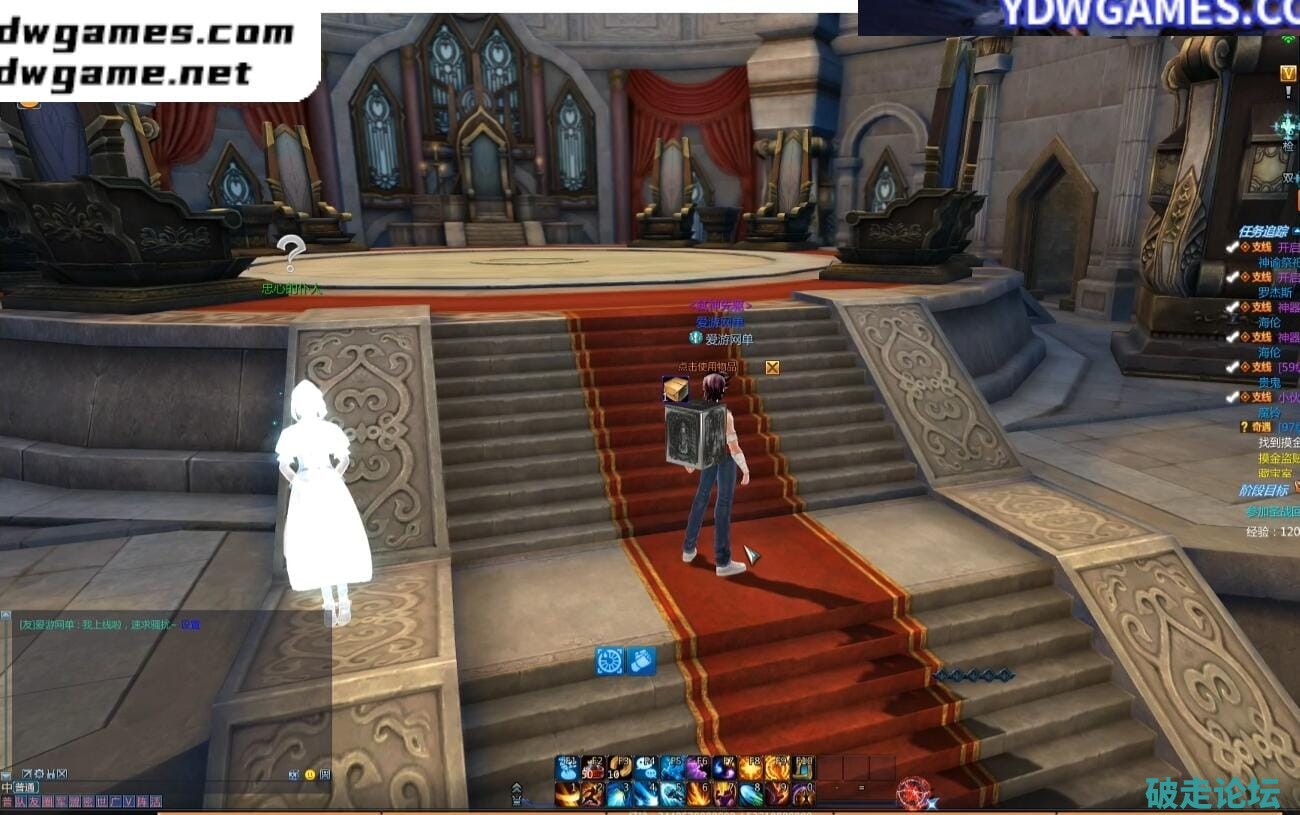
Task: Open chat settings via the gear icon
Action: (x=38, y=774)
